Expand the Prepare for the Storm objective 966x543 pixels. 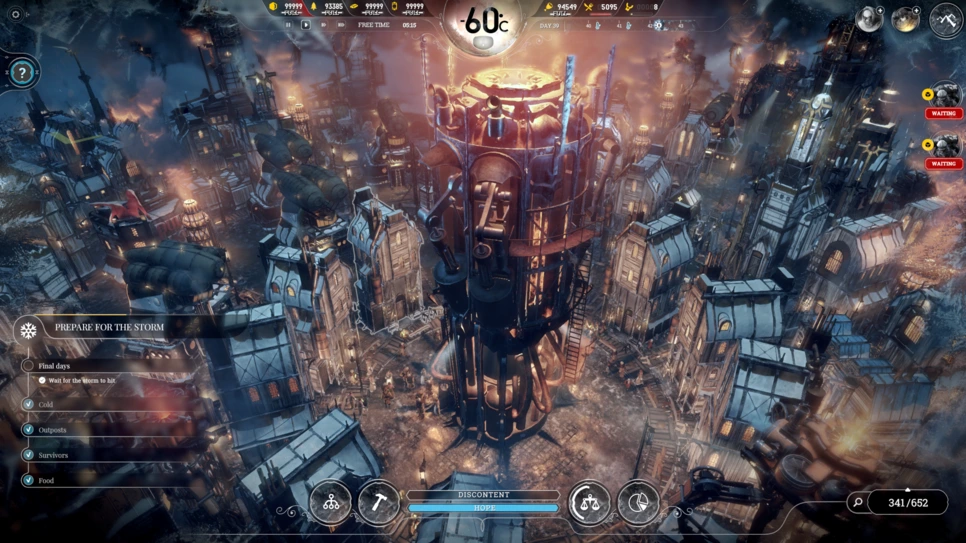[109, 328]
